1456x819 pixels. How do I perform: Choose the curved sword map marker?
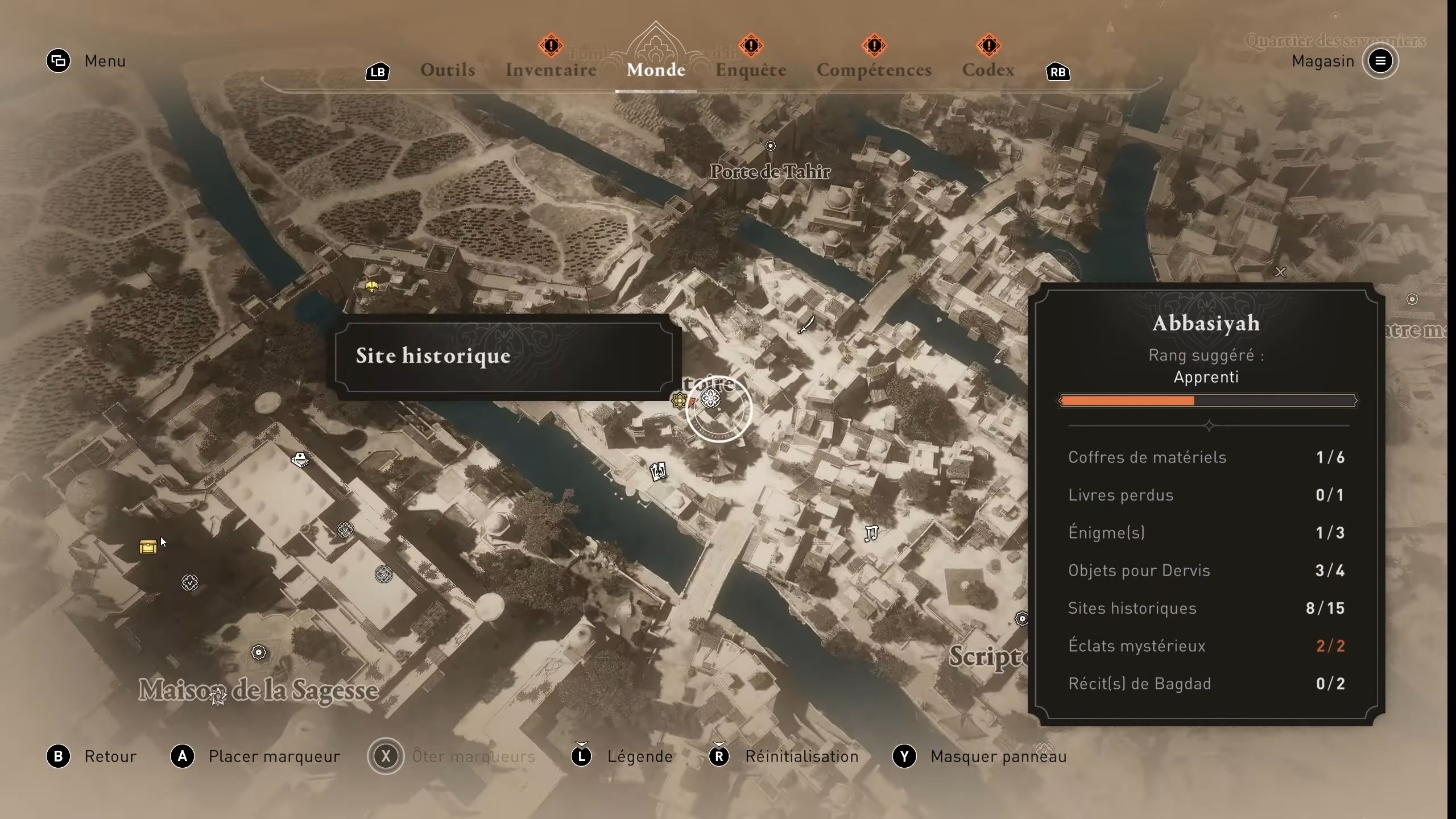(x=806, y=325)
